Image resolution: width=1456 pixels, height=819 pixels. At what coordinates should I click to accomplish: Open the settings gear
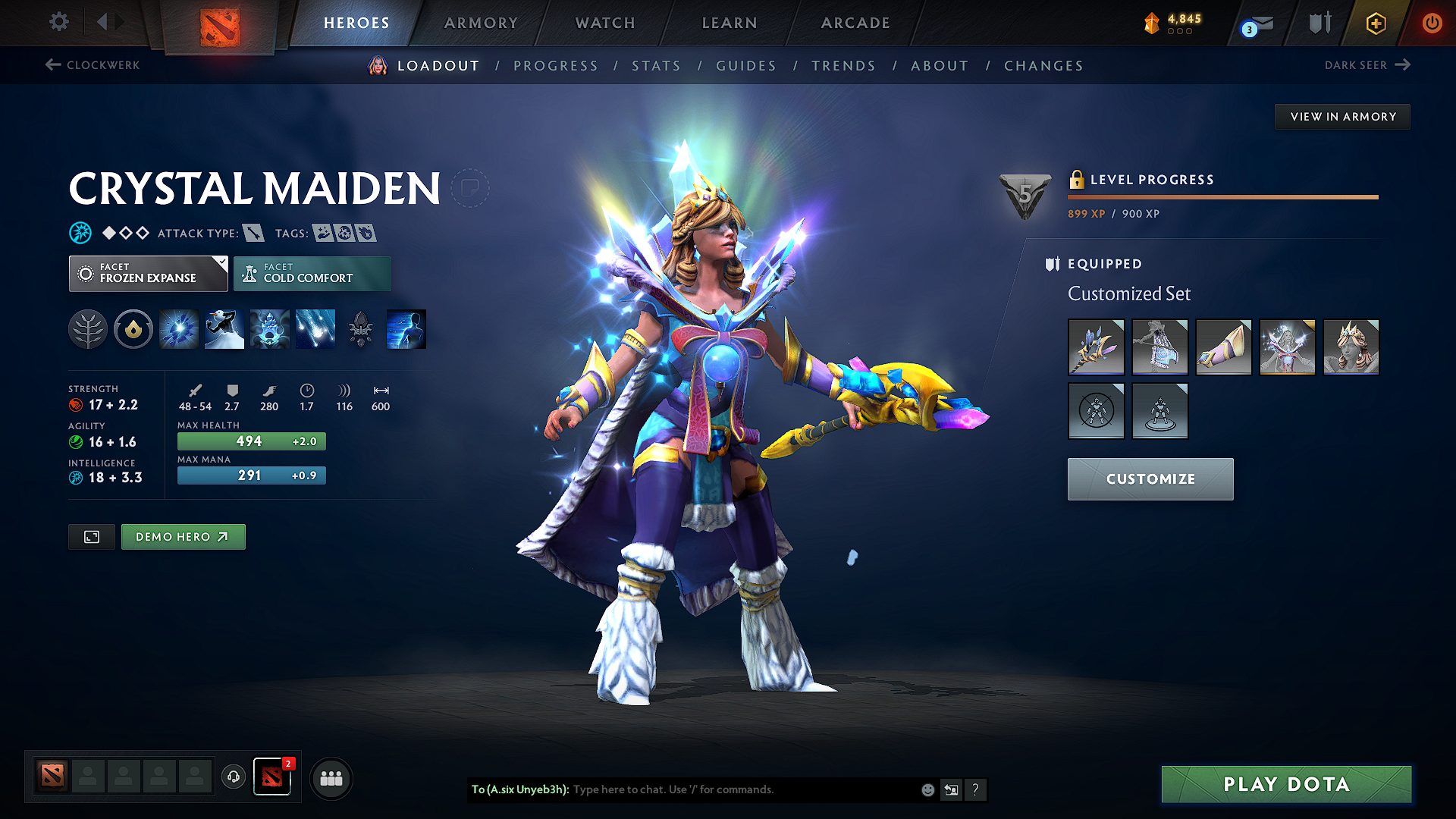[x=58, y=22]
